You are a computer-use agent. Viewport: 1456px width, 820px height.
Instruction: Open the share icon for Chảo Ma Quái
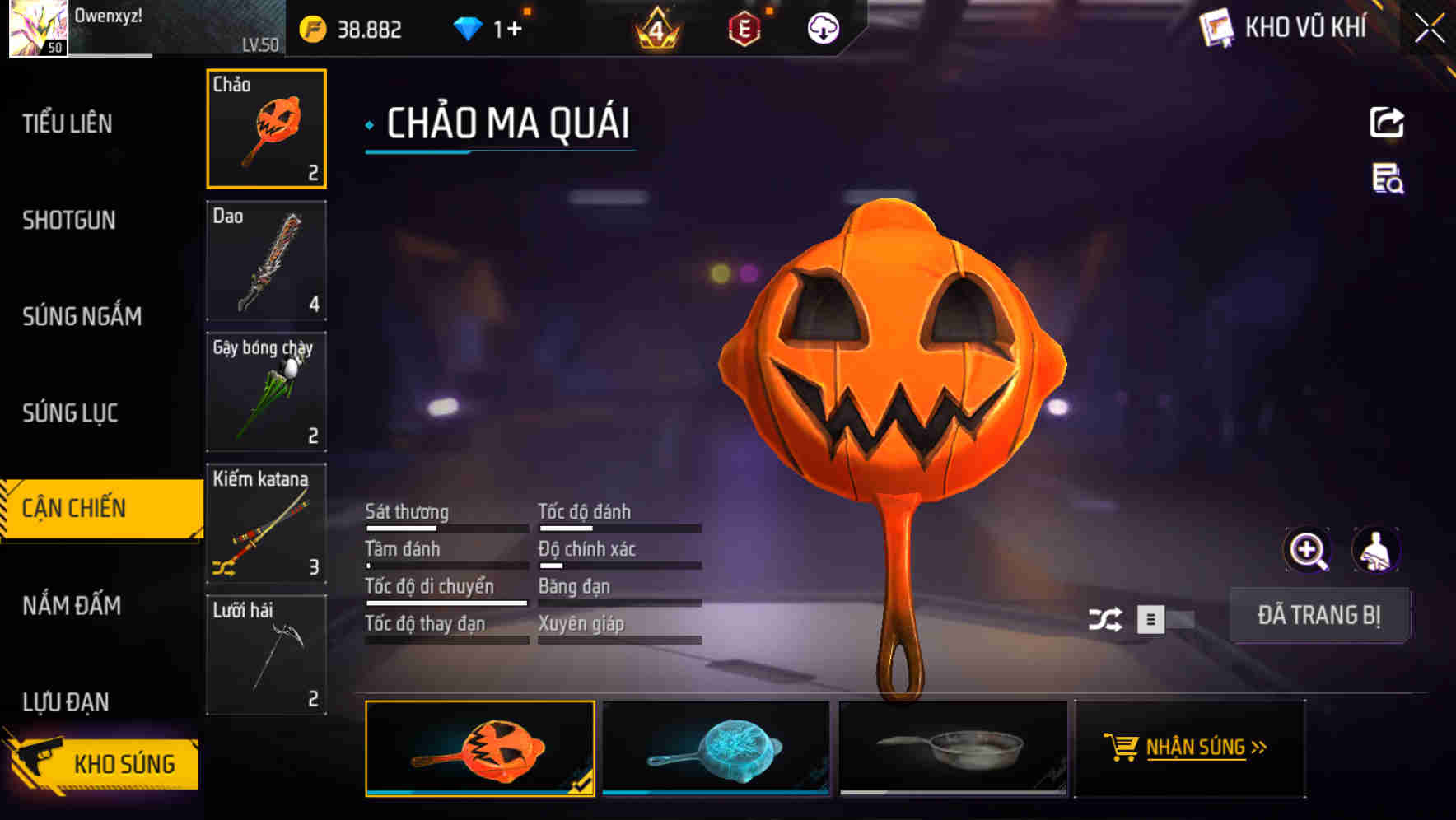pos(1387,122)
